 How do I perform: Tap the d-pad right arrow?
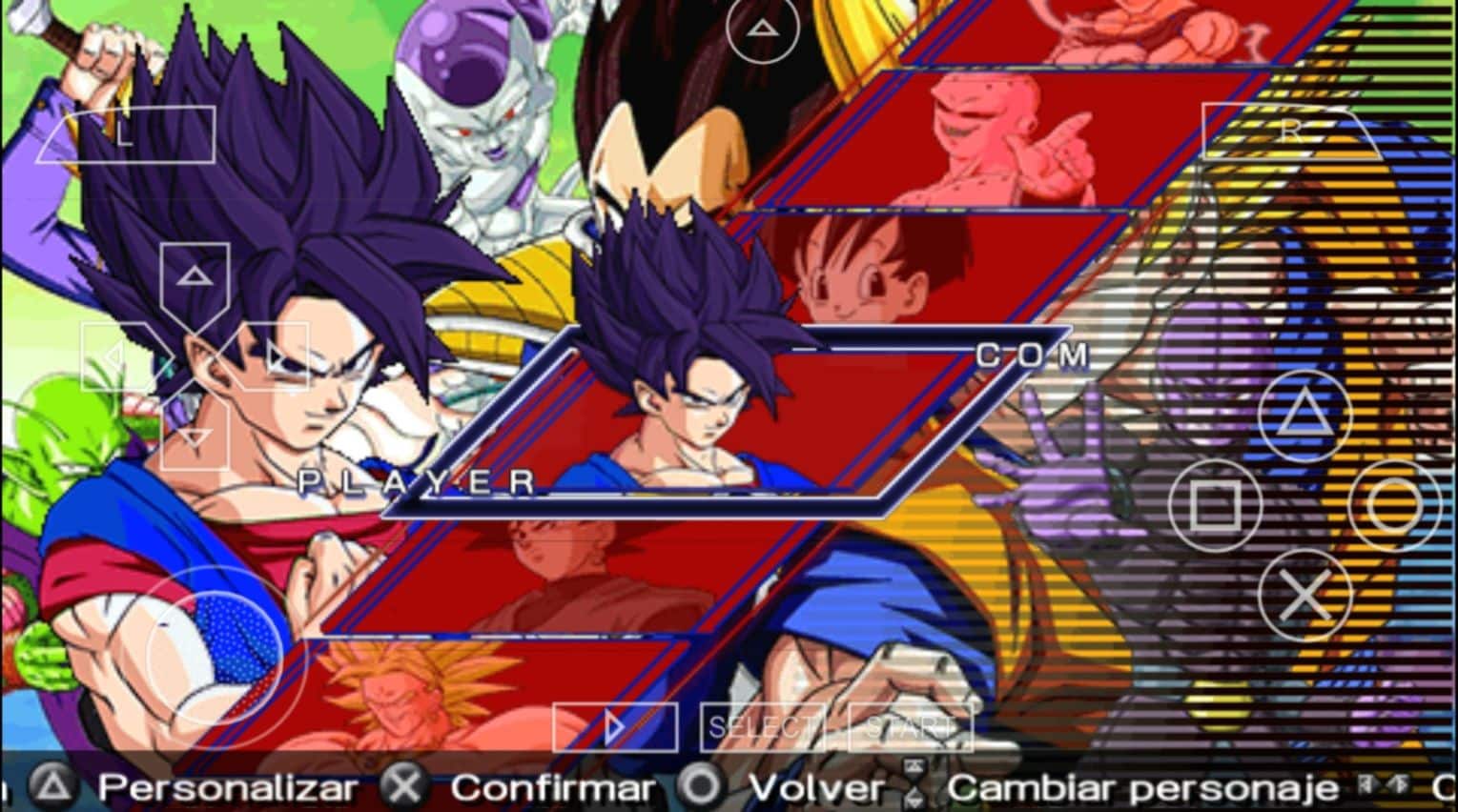(274, 358)
